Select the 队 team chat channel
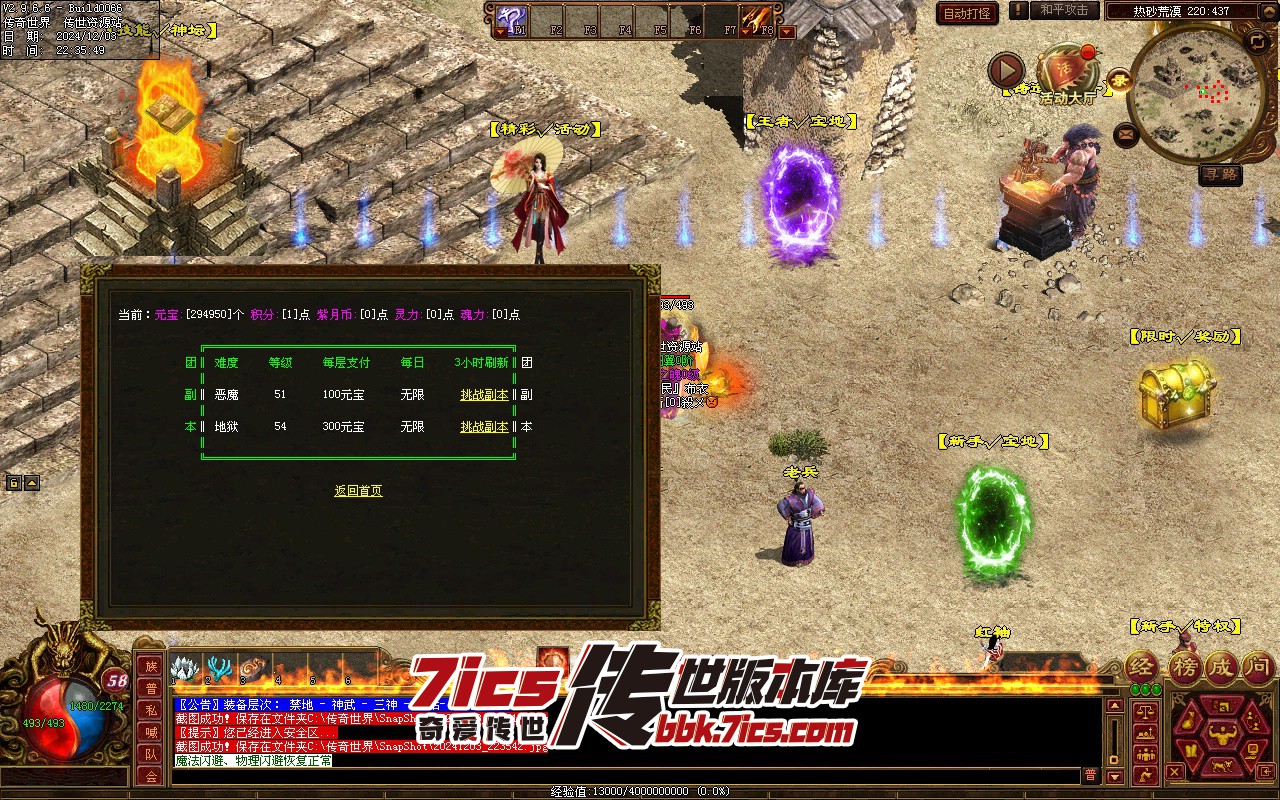Viewport: 1280px width, 800px height. [151, 754]
